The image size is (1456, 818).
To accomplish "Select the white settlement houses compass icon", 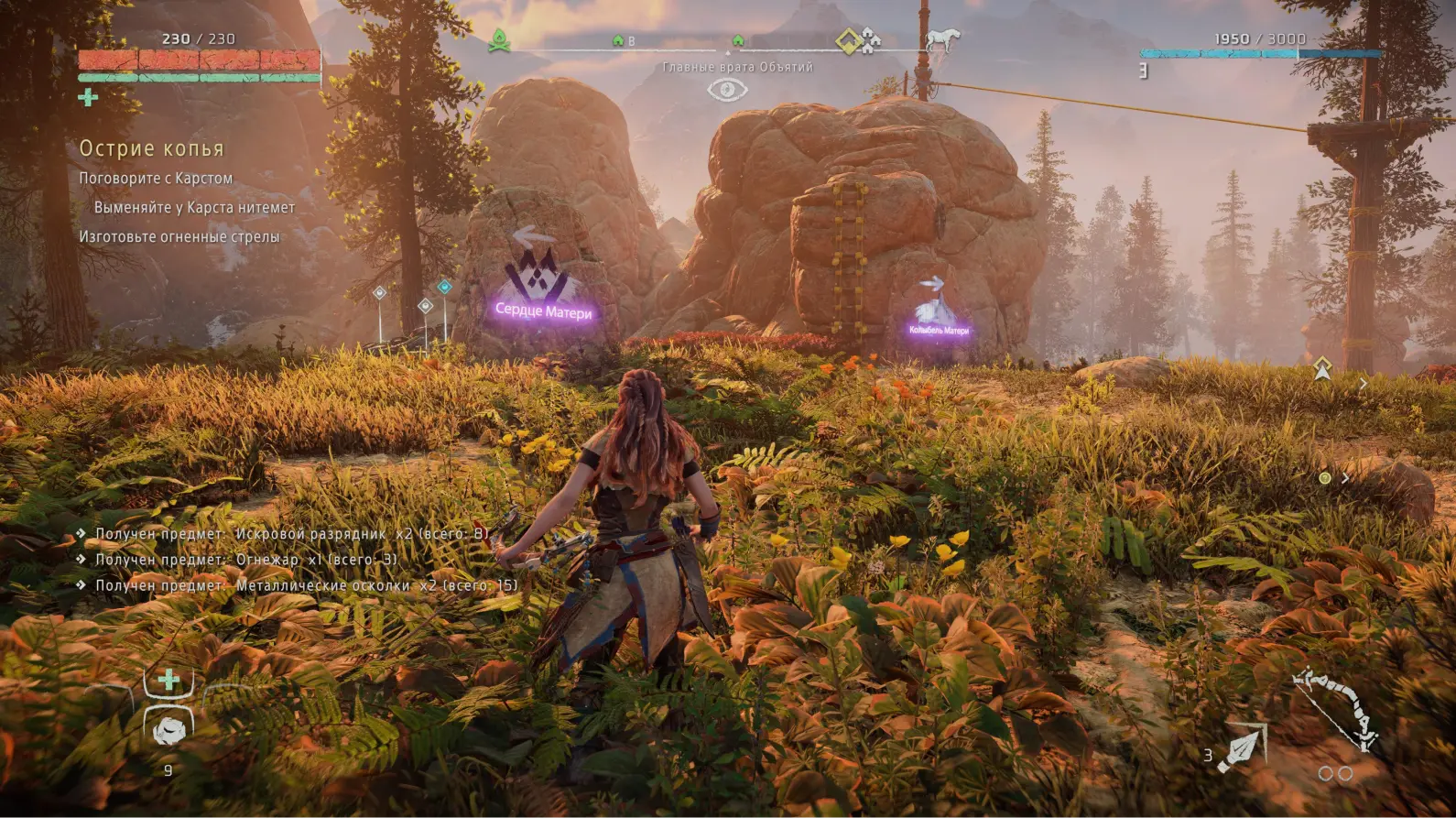I will tap(870, 40).
